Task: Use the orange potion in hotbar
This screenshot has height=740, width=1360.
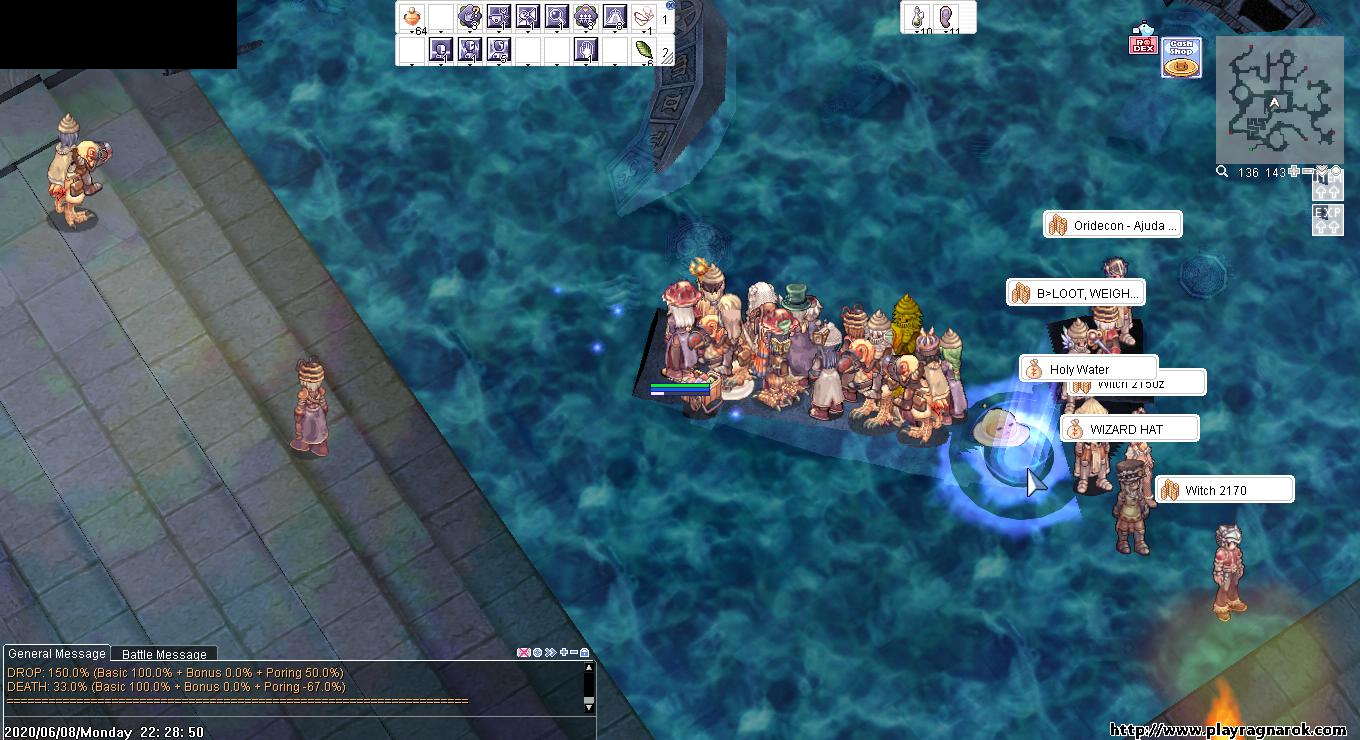Action: 412,18
